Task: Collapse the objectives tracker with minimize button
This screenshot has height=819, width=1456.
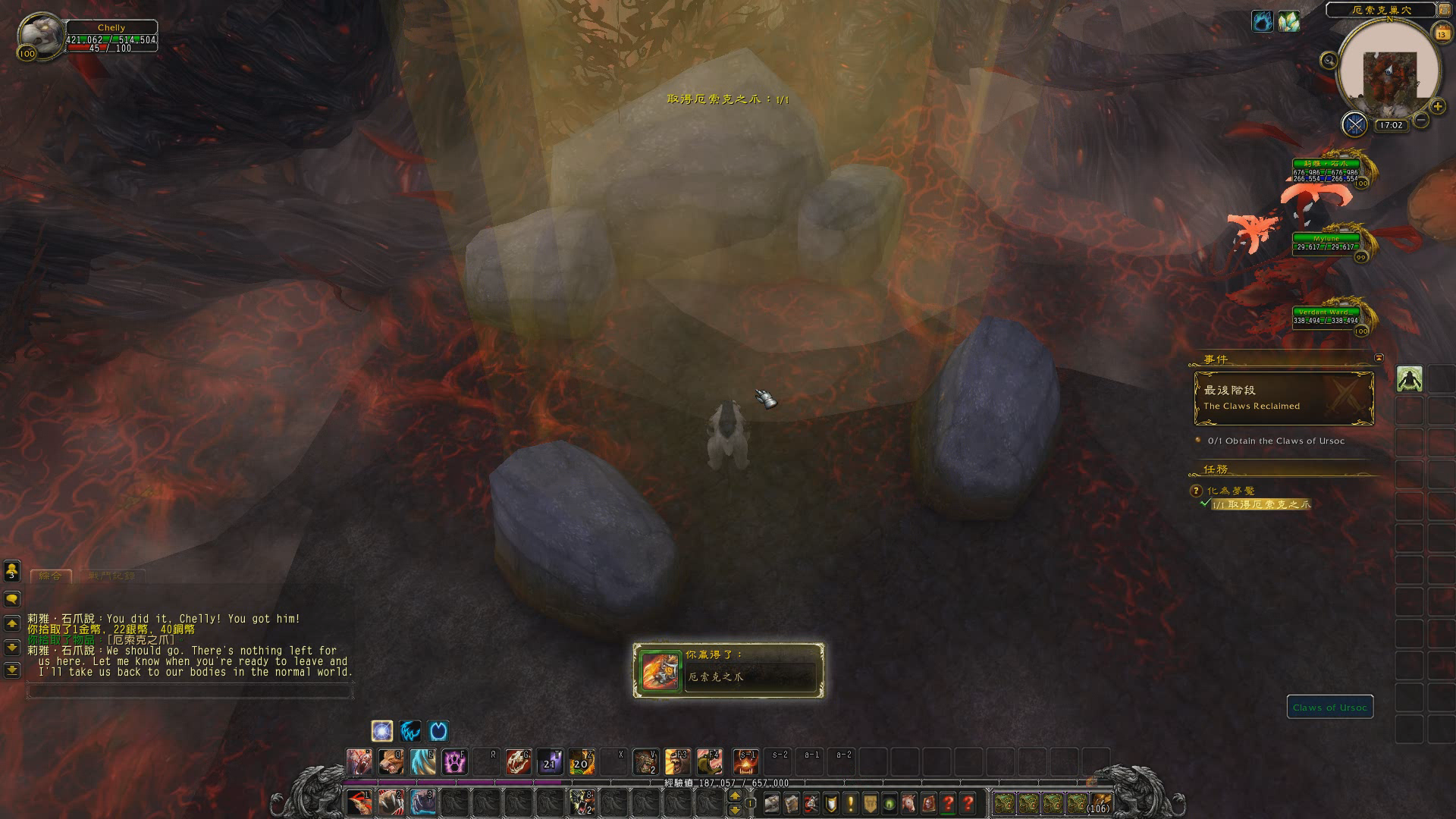Action: (1379, 358)
